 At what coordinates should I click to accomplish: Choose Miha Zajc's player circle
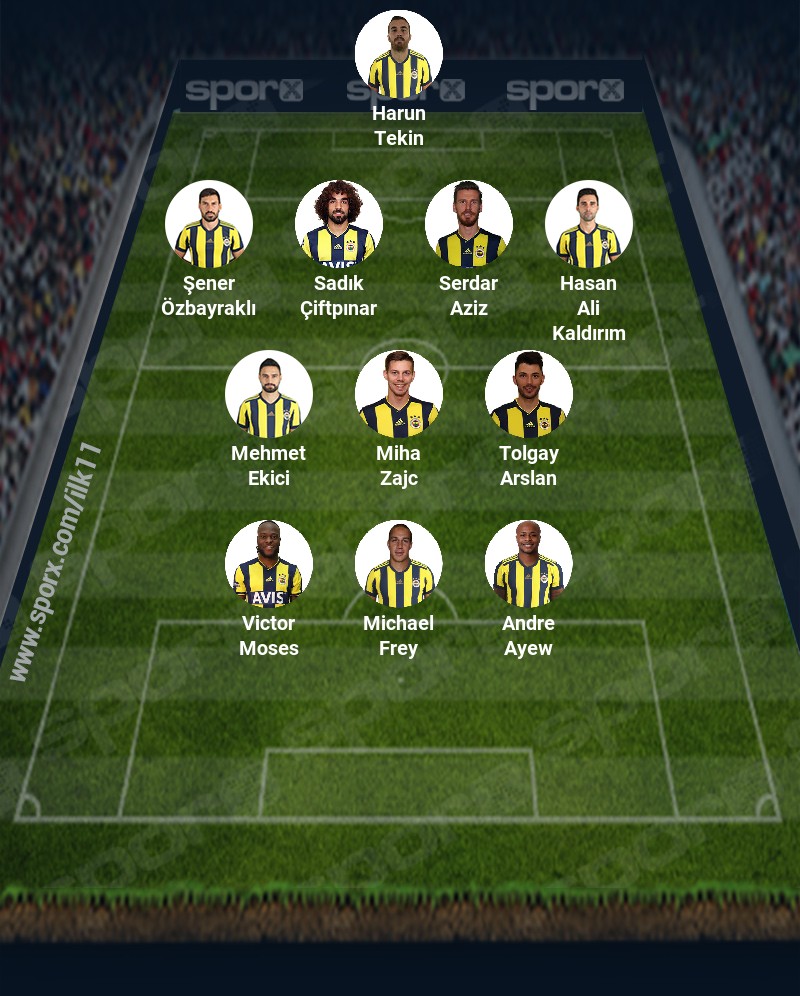click(399, 394)
